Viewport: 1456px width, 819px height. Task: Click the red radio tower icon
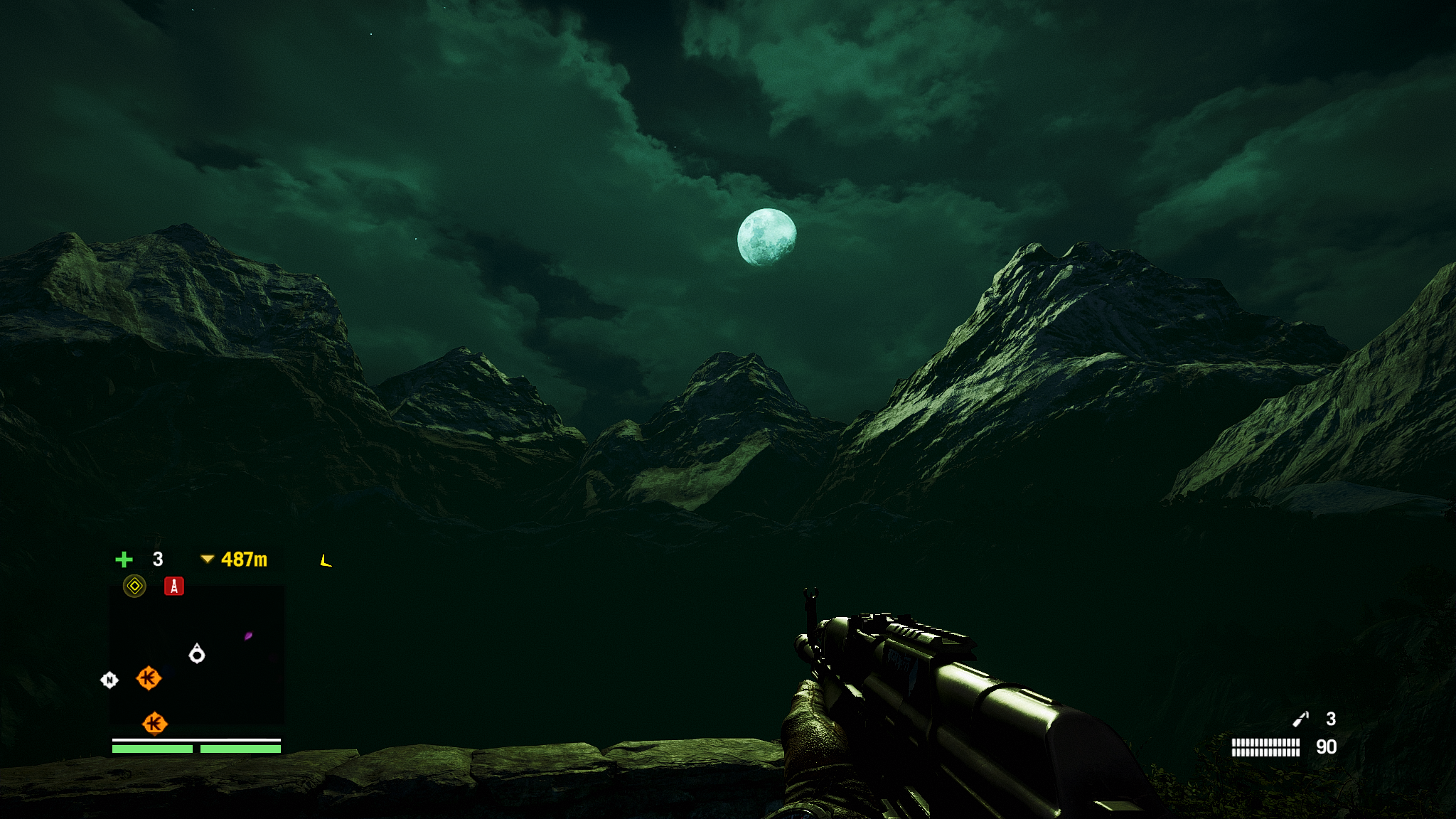coord(174,586)
